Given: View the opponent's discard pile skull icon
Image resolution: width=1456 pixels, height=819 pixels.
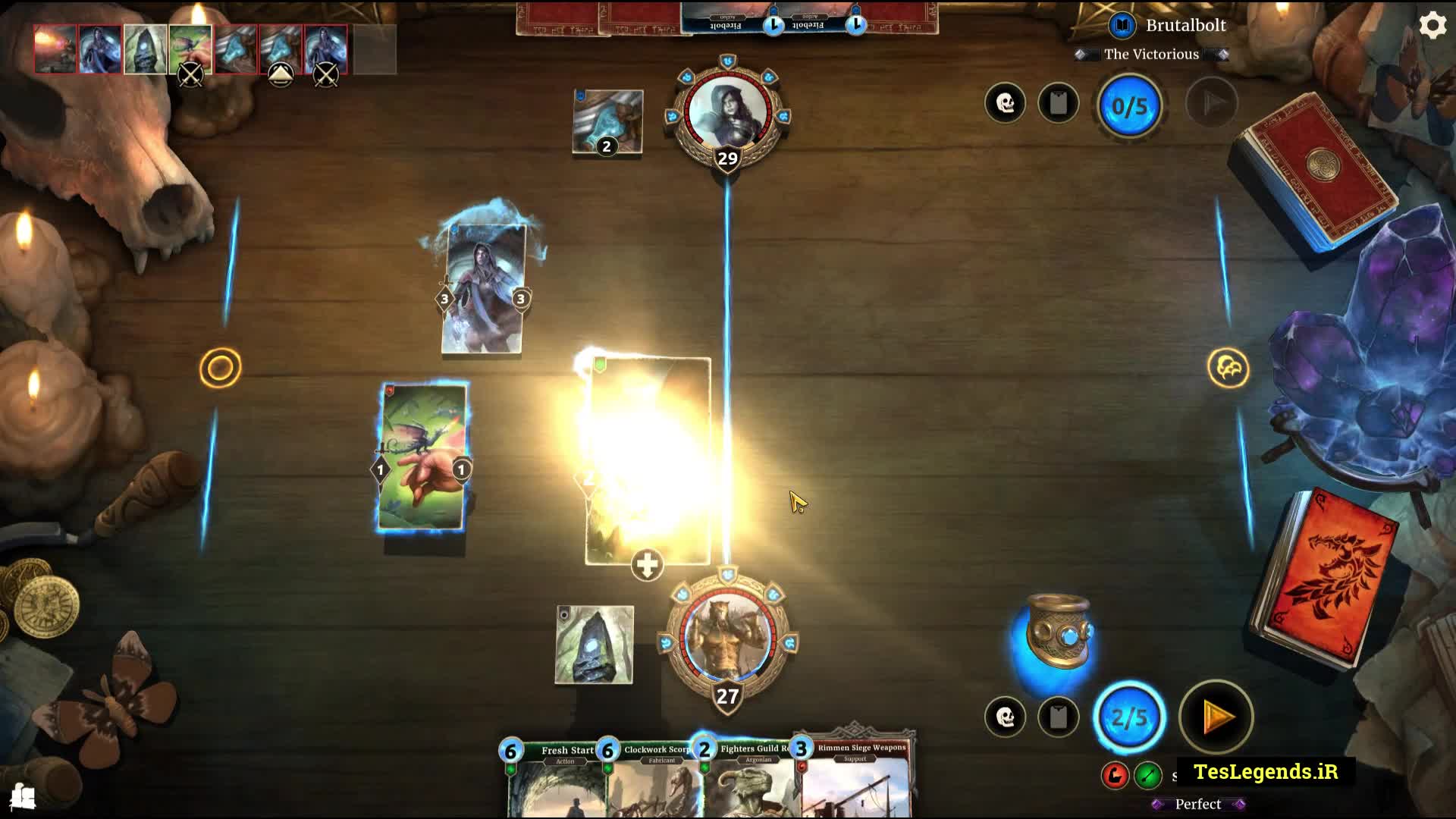Looking at the screenshot, I should [1005, 103].
